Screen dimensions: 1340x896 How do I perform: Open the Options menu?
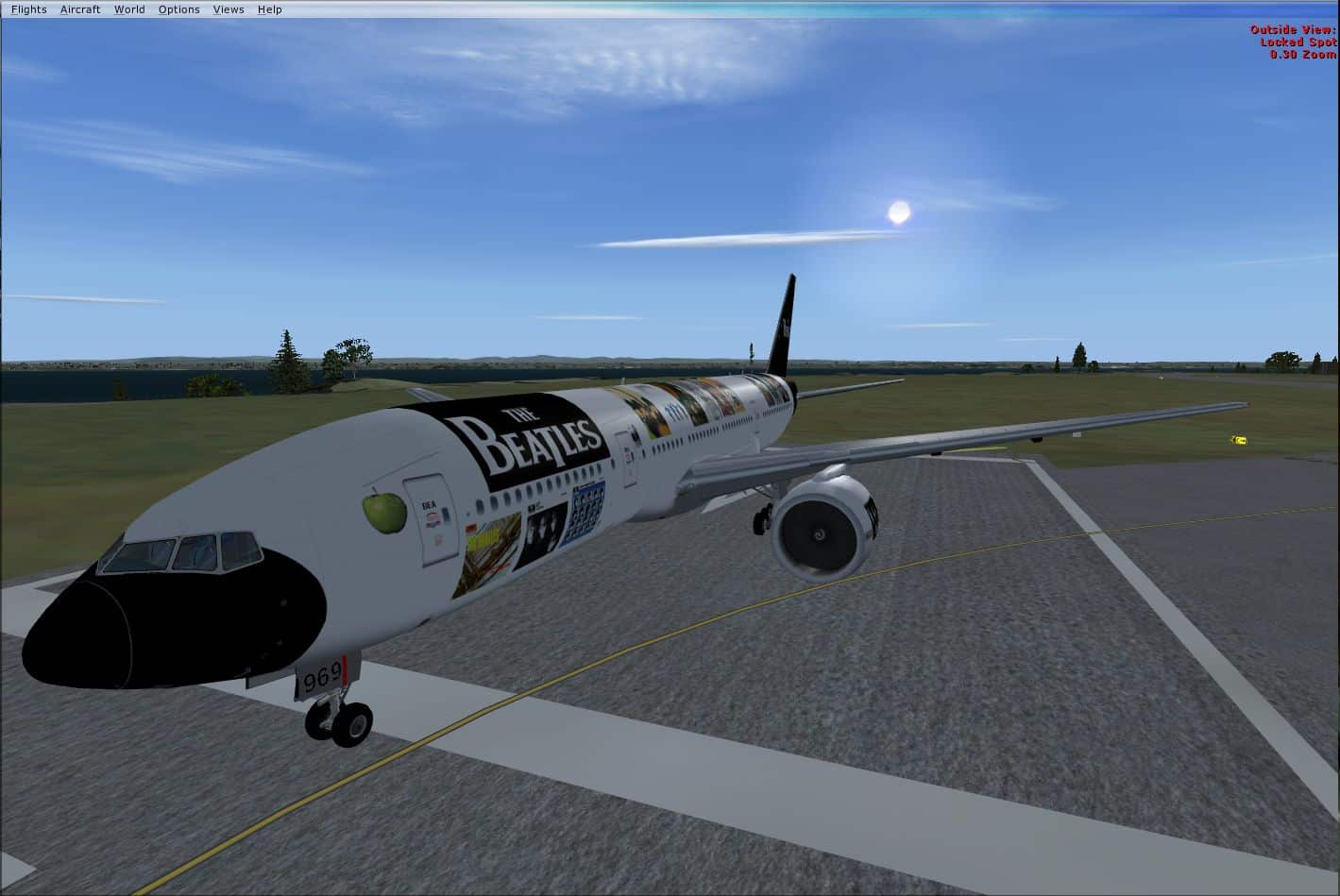tap(178, 8)
